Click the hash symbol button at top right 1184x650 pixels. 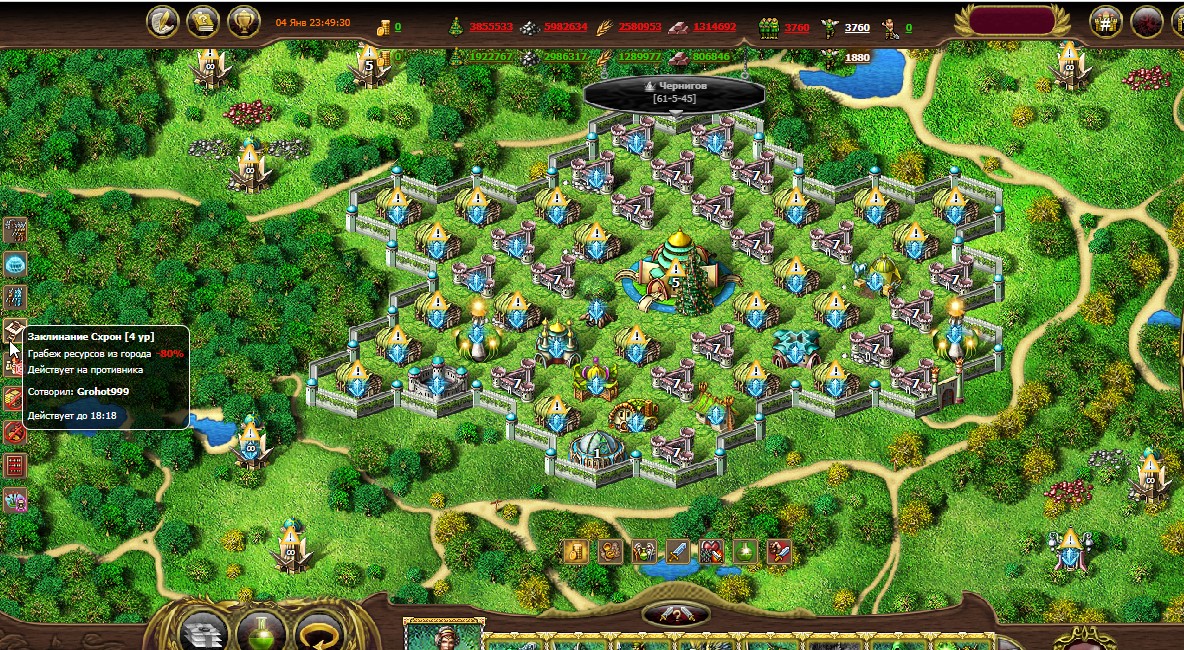1105,21
